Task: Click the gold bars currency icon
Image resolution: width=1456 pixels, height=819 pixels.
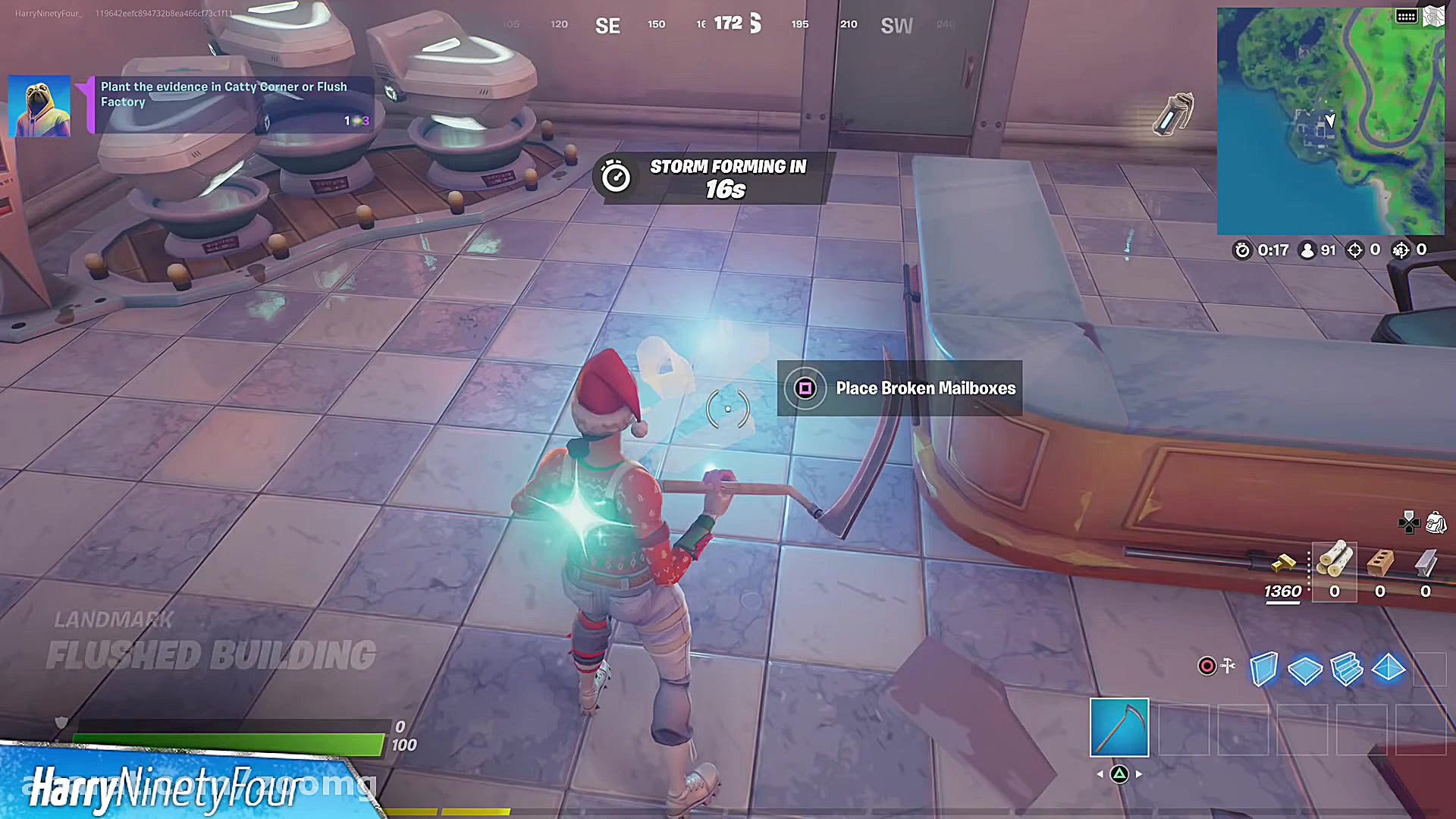Action: pyautogui.click(x=1283, y=563)
